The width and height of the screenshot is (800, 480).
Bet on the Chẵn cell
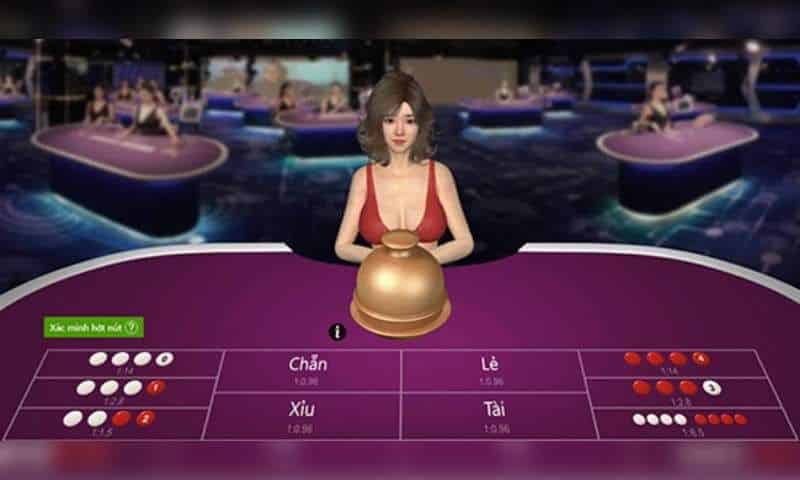pyautogui.click(x=308, y=369)
